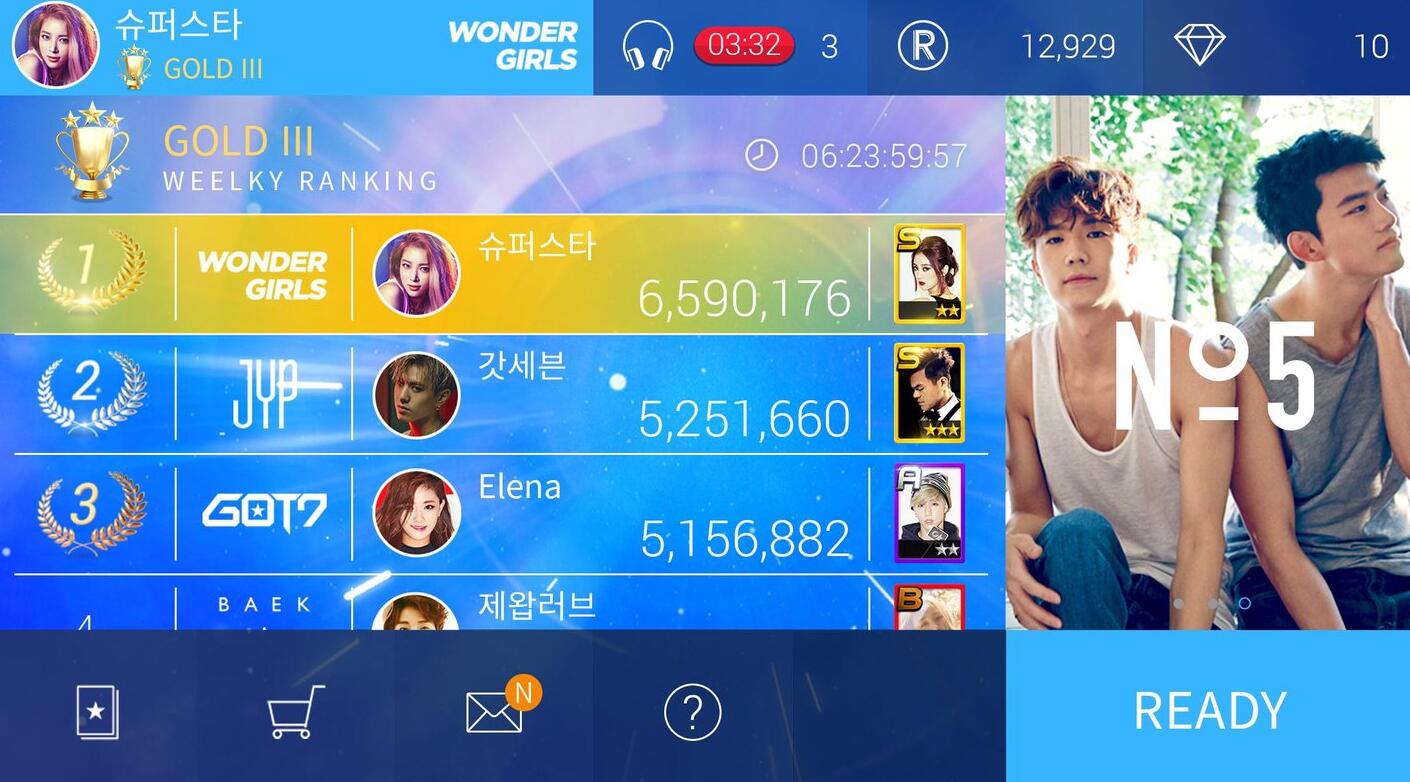Screen dimensions: 1410x782
Task: Open the card collection icon
Action: pyautogui.click(x=97, y=712)
